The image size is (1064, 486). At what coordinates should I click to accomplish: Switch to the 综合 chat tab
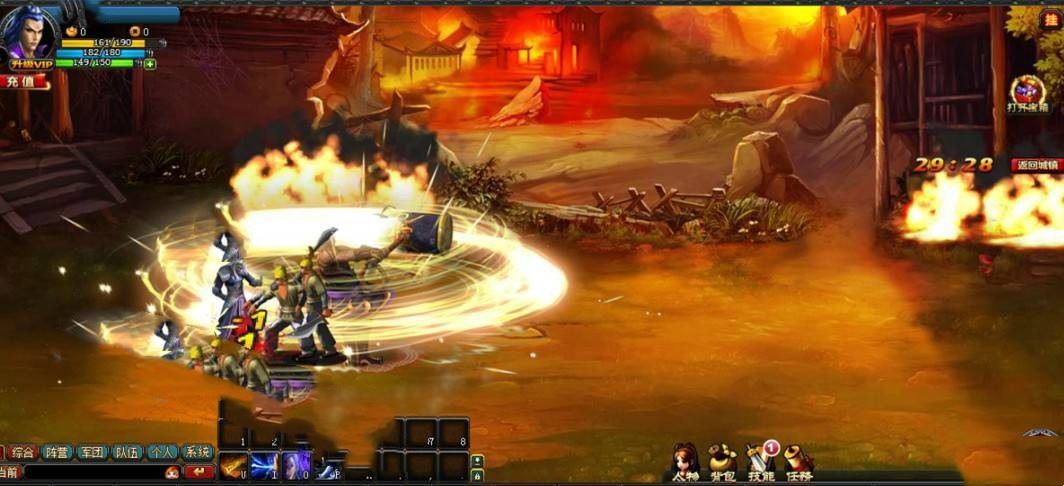[x=23, y=452]
